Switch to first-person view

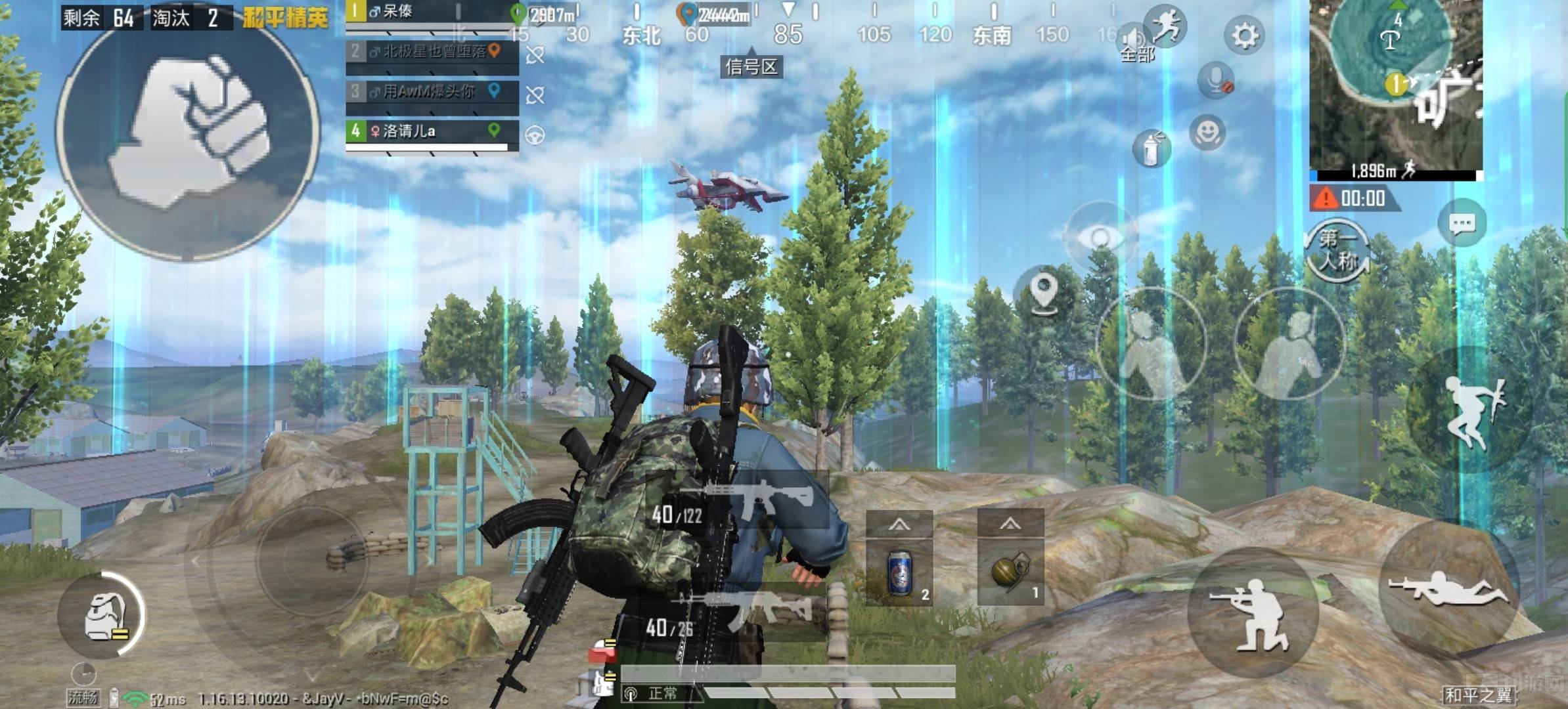1337,251
